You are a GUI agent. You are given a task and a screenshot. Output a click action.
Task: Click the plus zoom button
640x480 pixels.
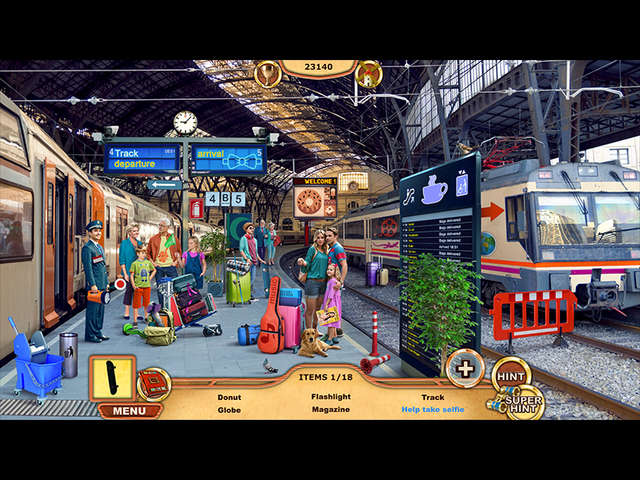point(465,367)
